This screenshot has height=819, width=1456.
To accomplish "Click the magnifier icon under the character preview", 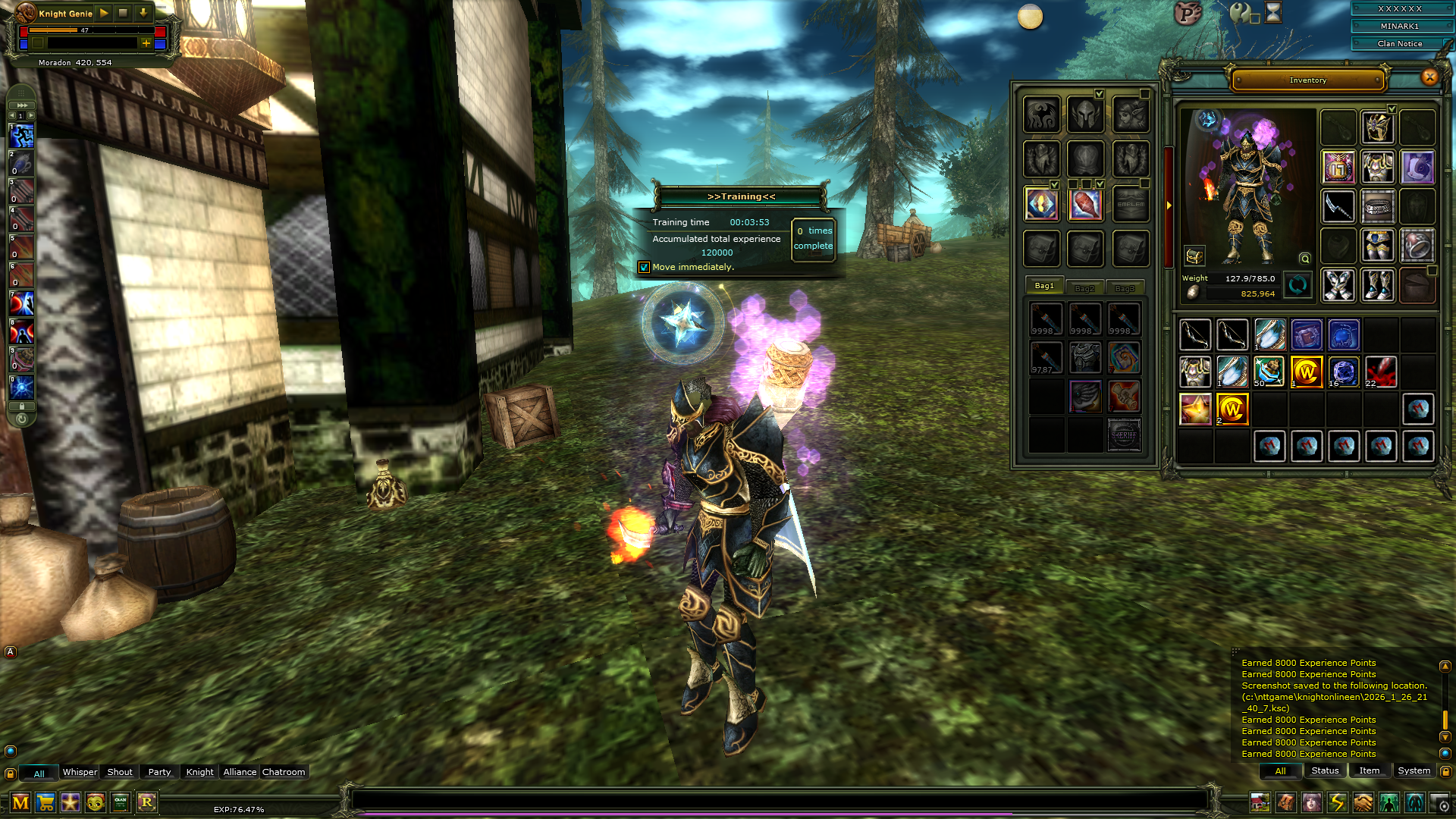I will click(1303, 259).
